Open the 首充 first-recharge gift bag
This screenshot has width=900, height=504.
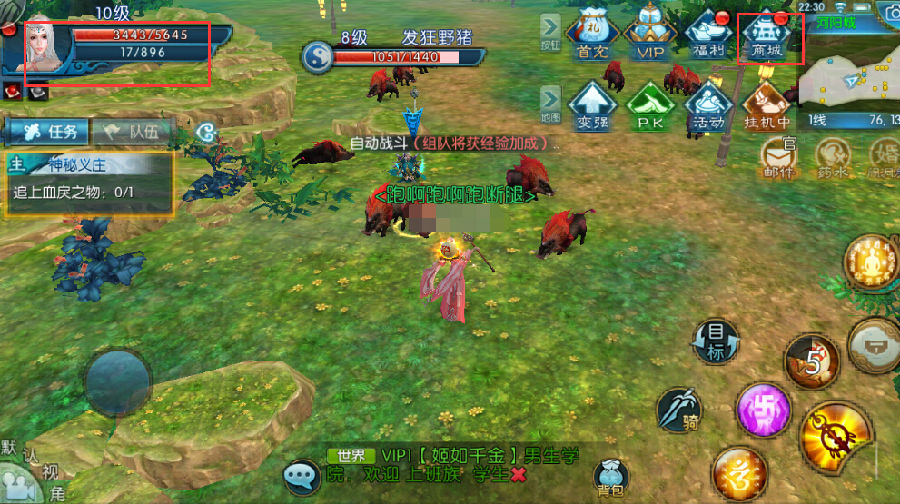point(591,38)
